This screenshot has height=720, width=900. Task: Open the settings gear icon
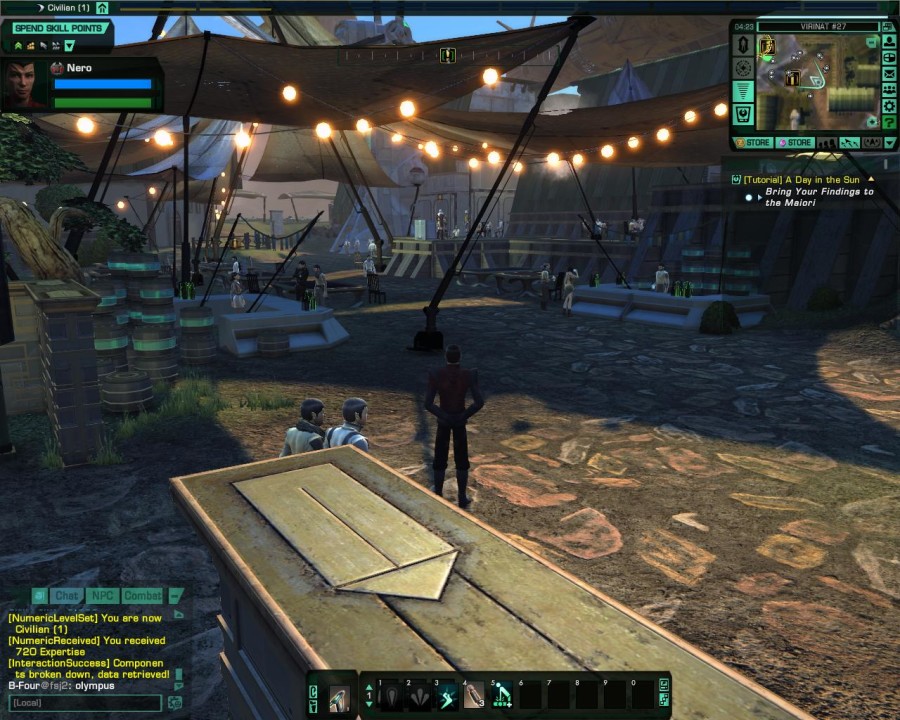pos(889,106)
